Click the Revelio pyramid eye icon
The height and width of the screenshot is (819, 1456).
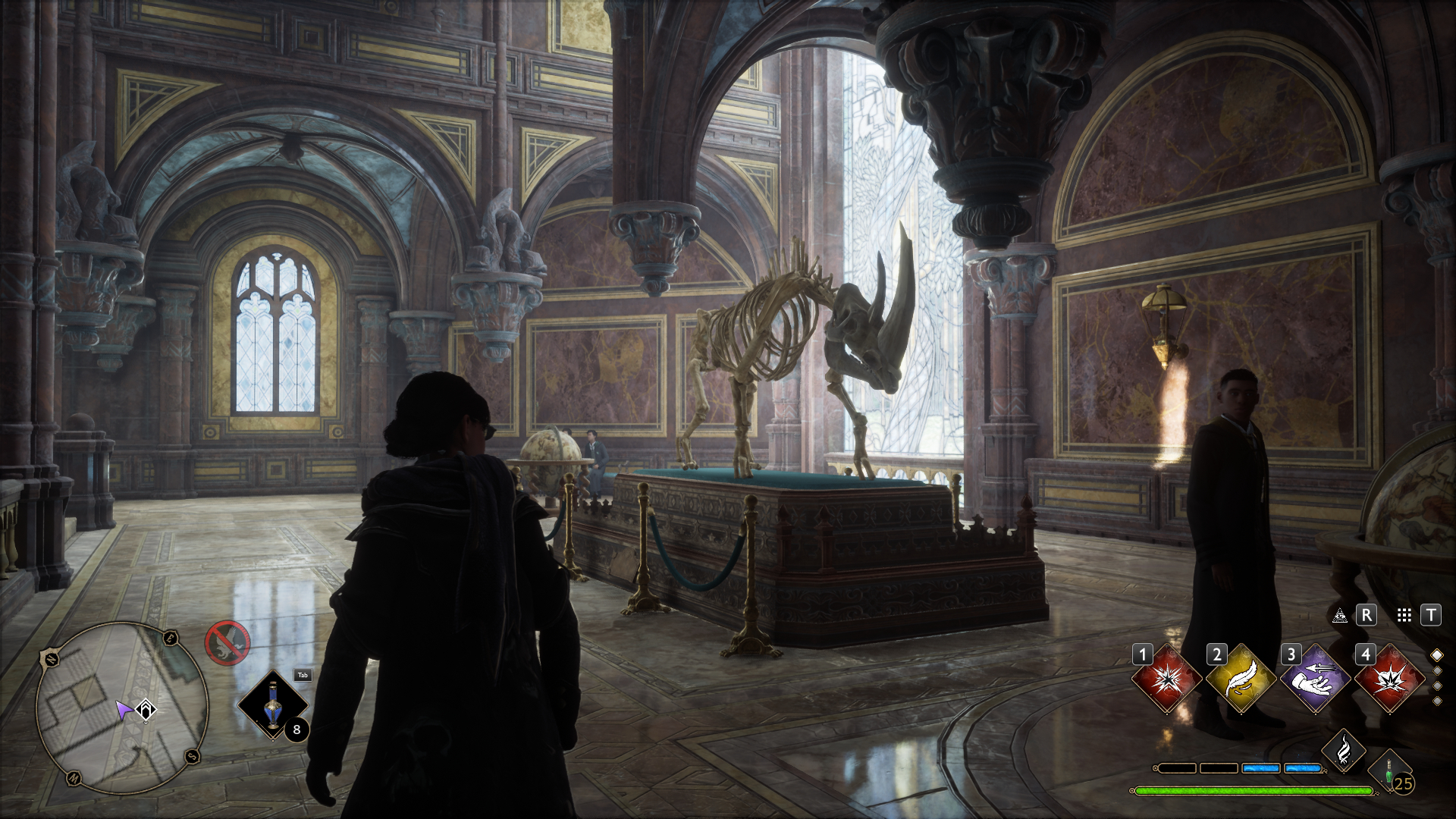pyautogui.click(x=1340, y=615)
